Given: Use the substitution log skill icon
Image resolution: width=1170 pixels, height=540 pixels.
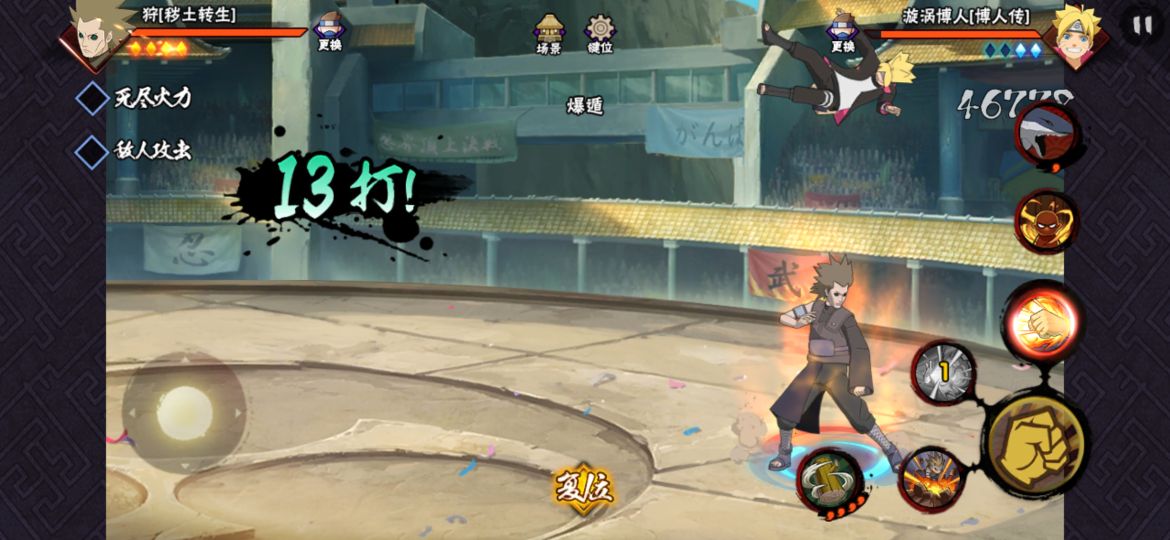Looking at the screenshot, I should click(830, 481).
